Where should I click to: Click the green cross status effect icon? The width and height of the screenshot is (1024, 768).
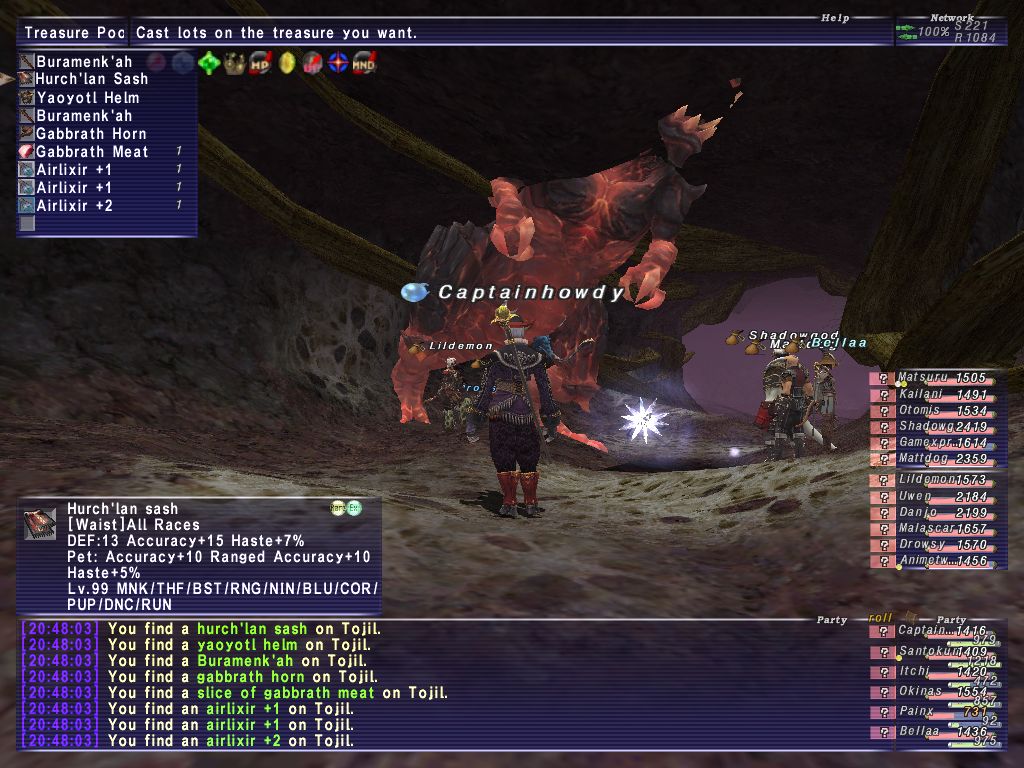coord(209,63)
